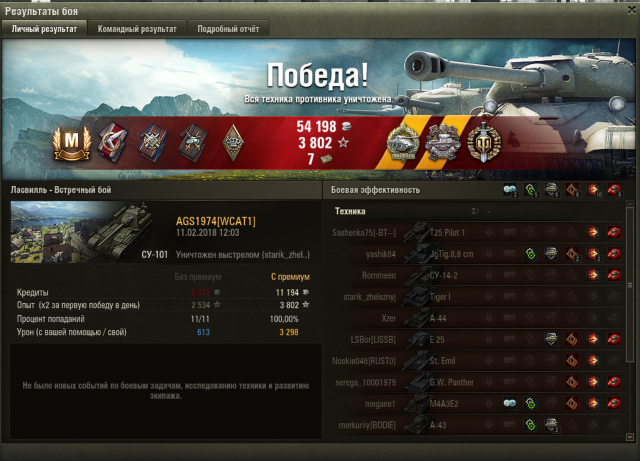Screen dimensions: 640x461
Task: Switch to the Командный результат tab
Action: click(x=137, y=29)
